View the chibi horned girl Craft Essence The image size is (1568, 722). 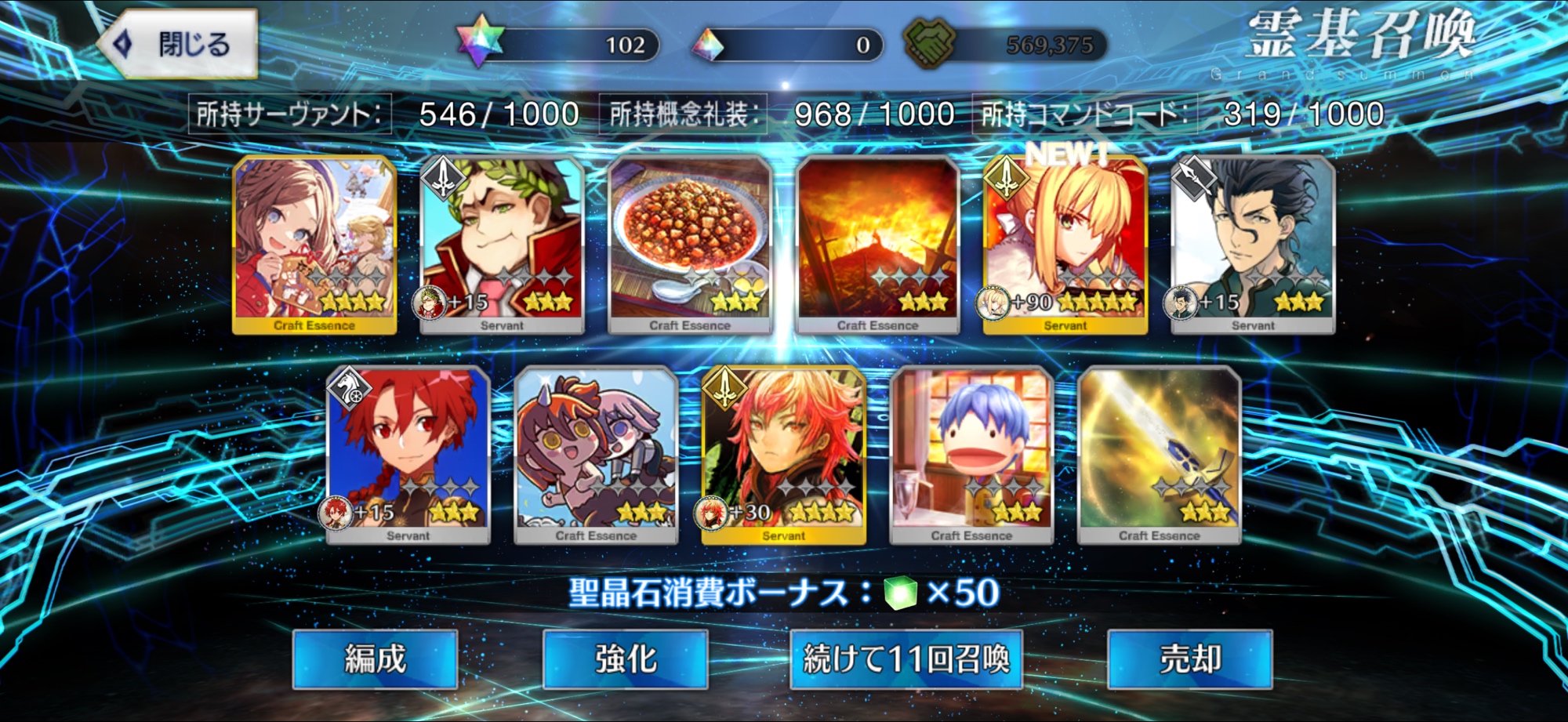click(x=596, y=455)
